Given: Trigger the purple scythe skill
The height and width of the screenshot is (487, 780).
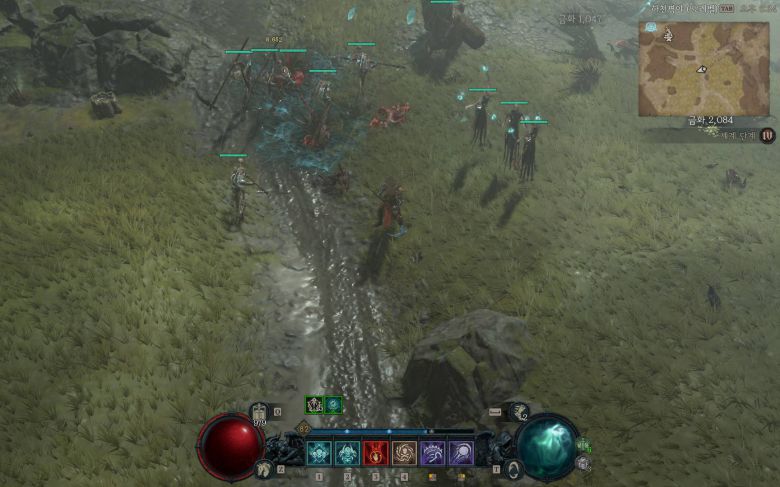Looking at the screenshot, I should (433, 454).
